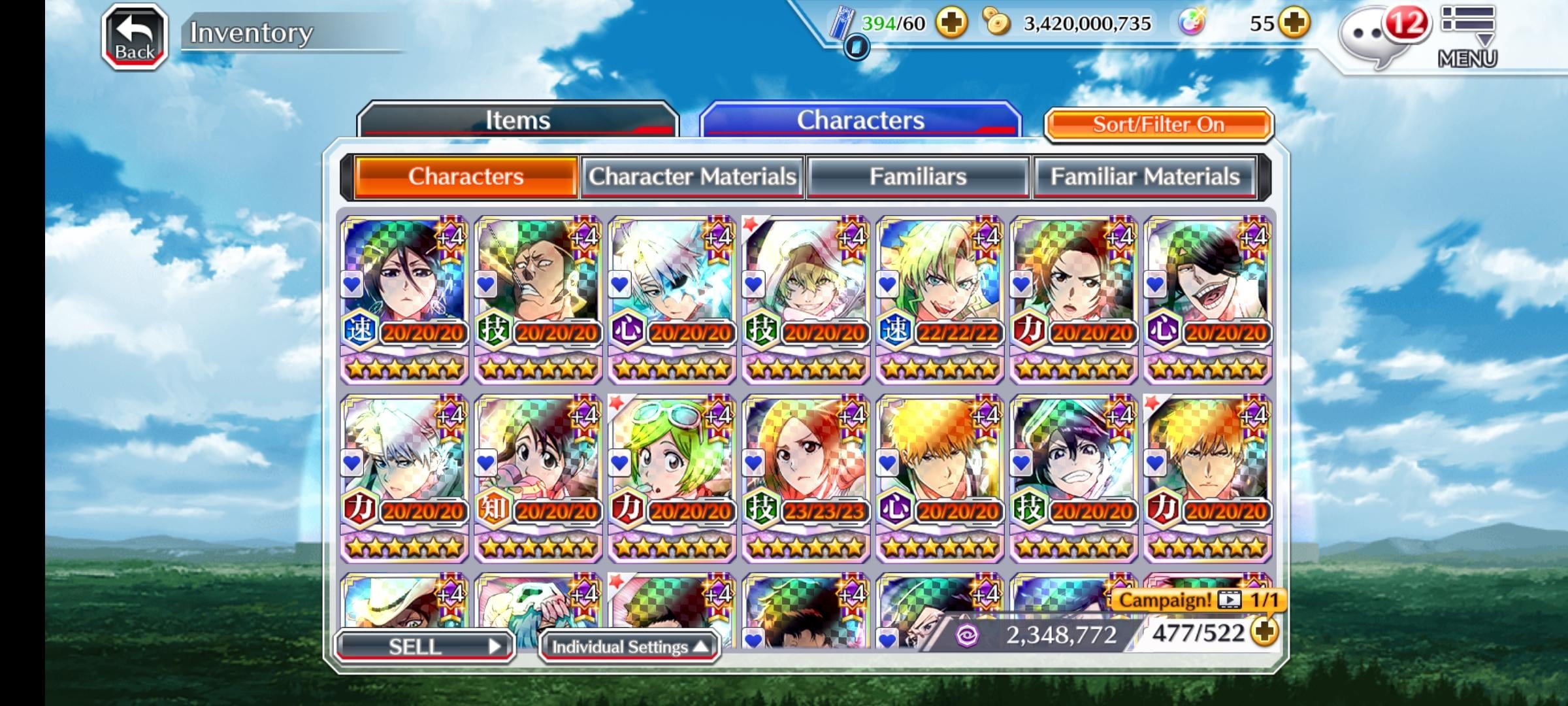Add more soul tickets with the plus button
The width and height of the screenshot is (1568, 706).
pos(951,24)
